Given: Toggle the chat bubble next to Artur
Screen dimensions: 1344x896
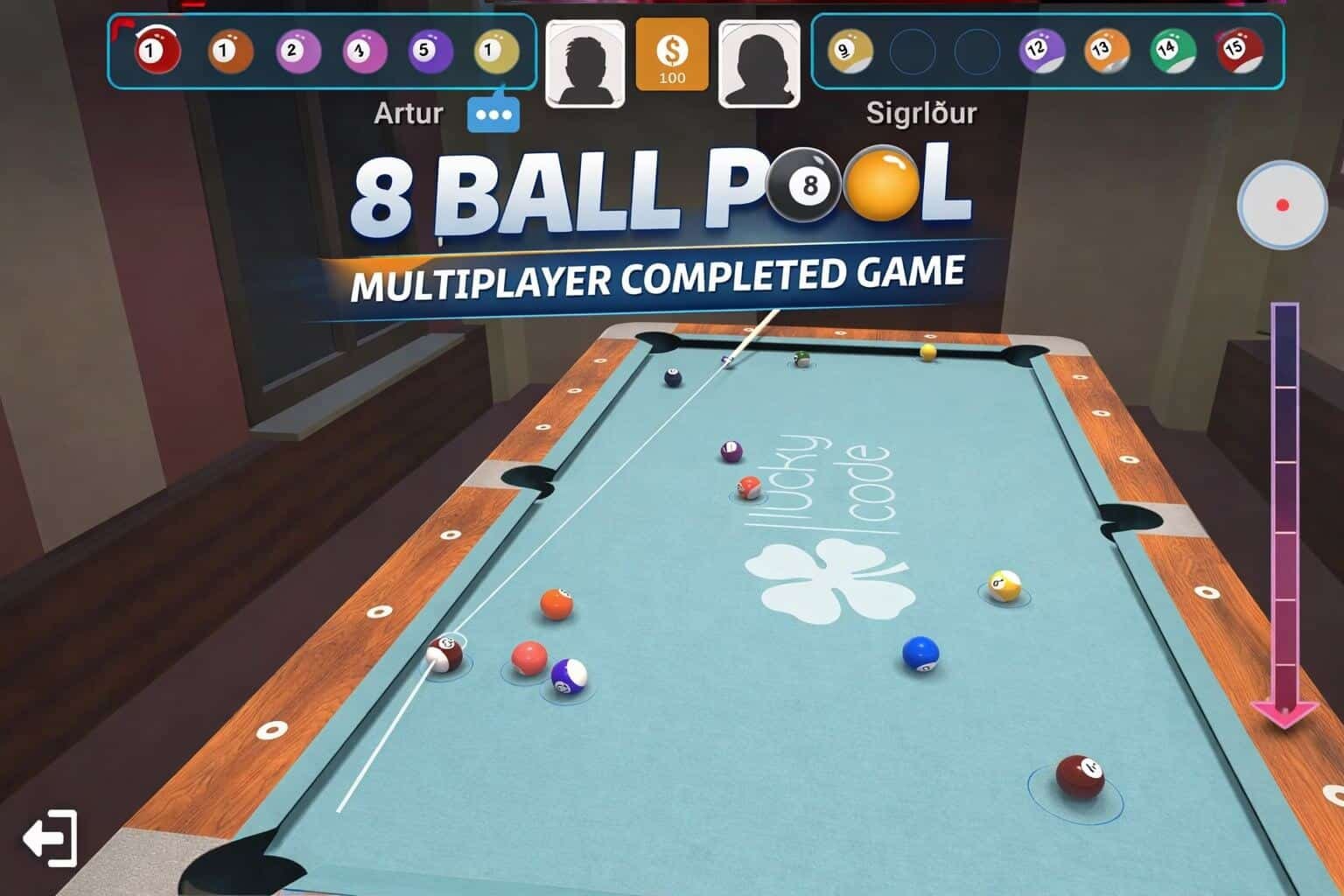Looking at the screenshot, I should click(x=494, y=112).
